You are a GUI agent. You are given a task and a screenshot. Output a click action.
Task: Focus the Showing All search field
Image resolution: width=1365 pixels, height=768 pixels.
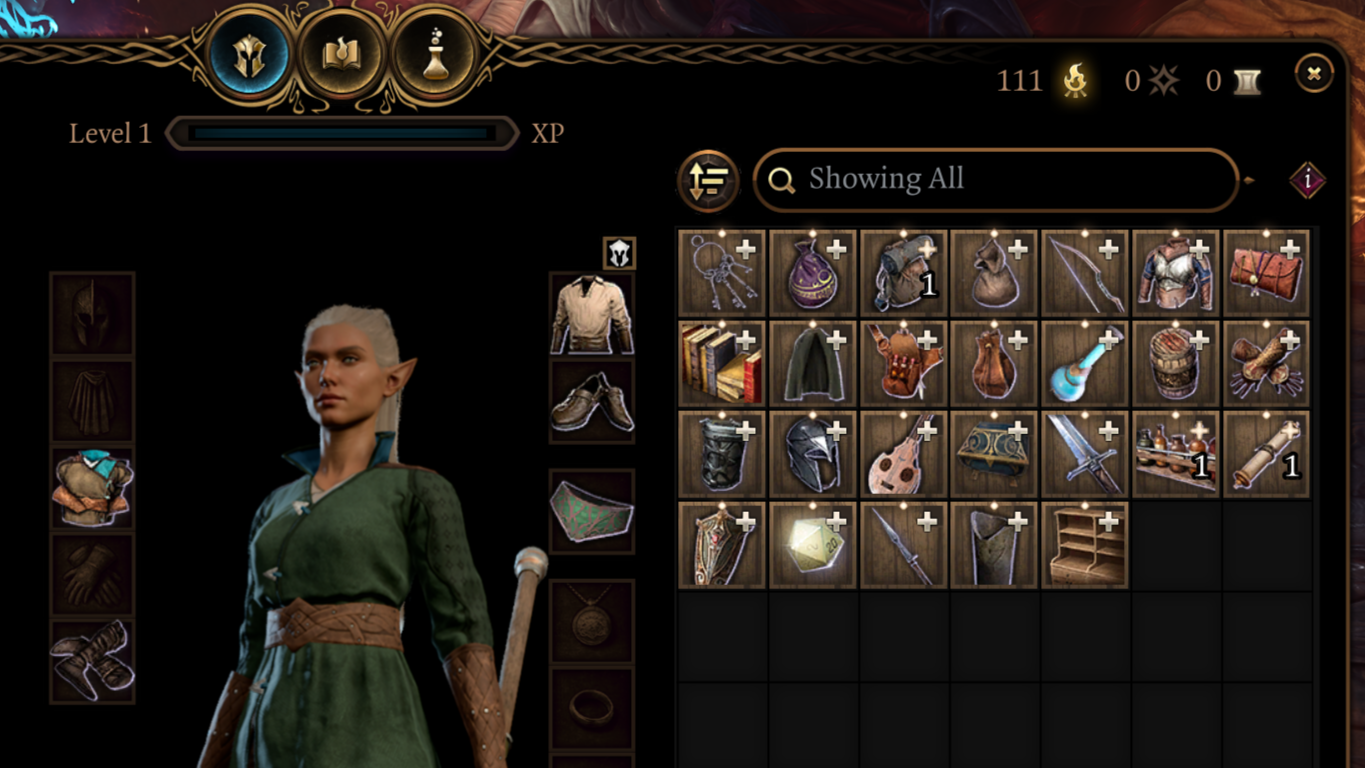click(995, 180)
